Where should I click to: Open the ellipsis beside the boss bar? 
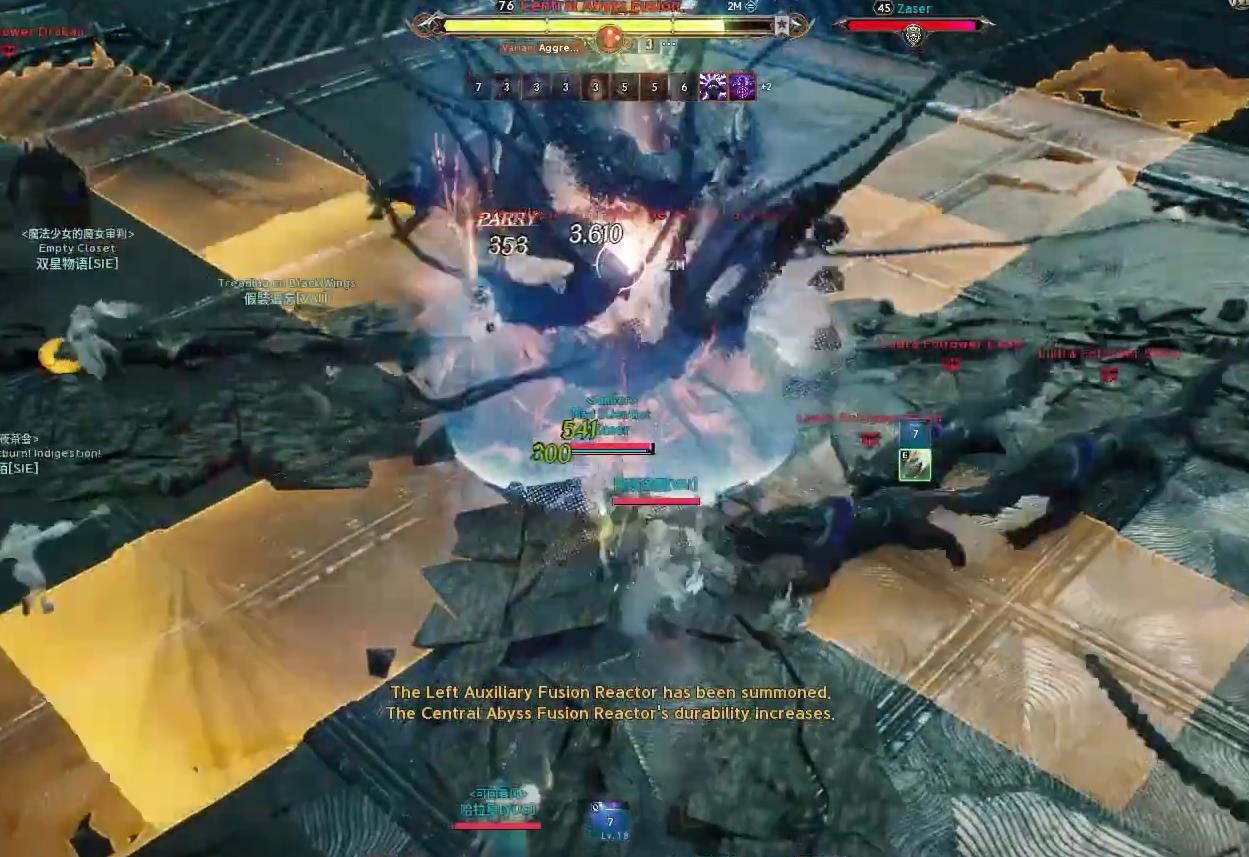click(x=668, y=44)
